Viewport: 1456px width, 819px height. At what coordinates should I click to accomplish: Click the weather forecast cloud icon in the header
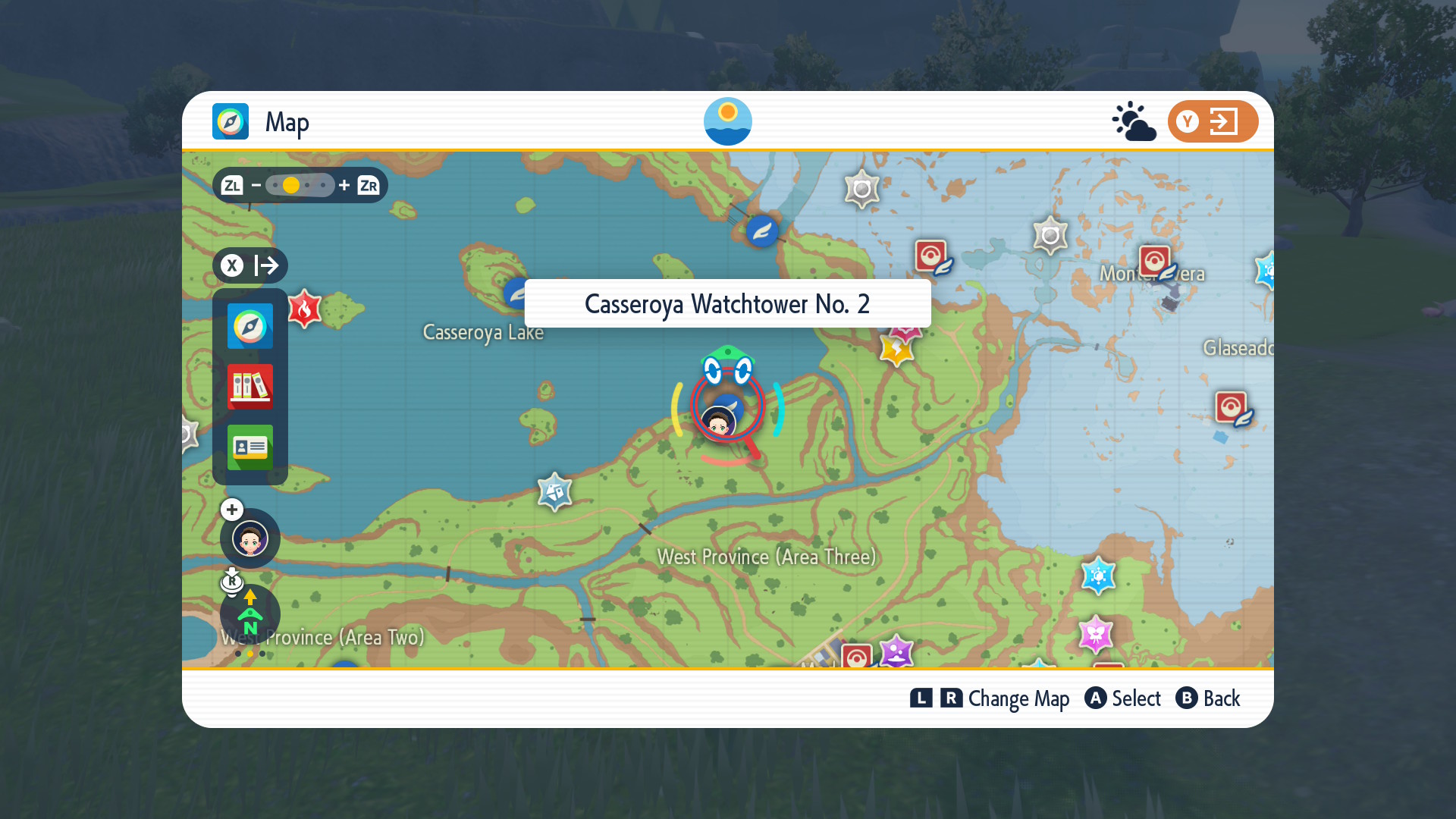(1134, 121)
